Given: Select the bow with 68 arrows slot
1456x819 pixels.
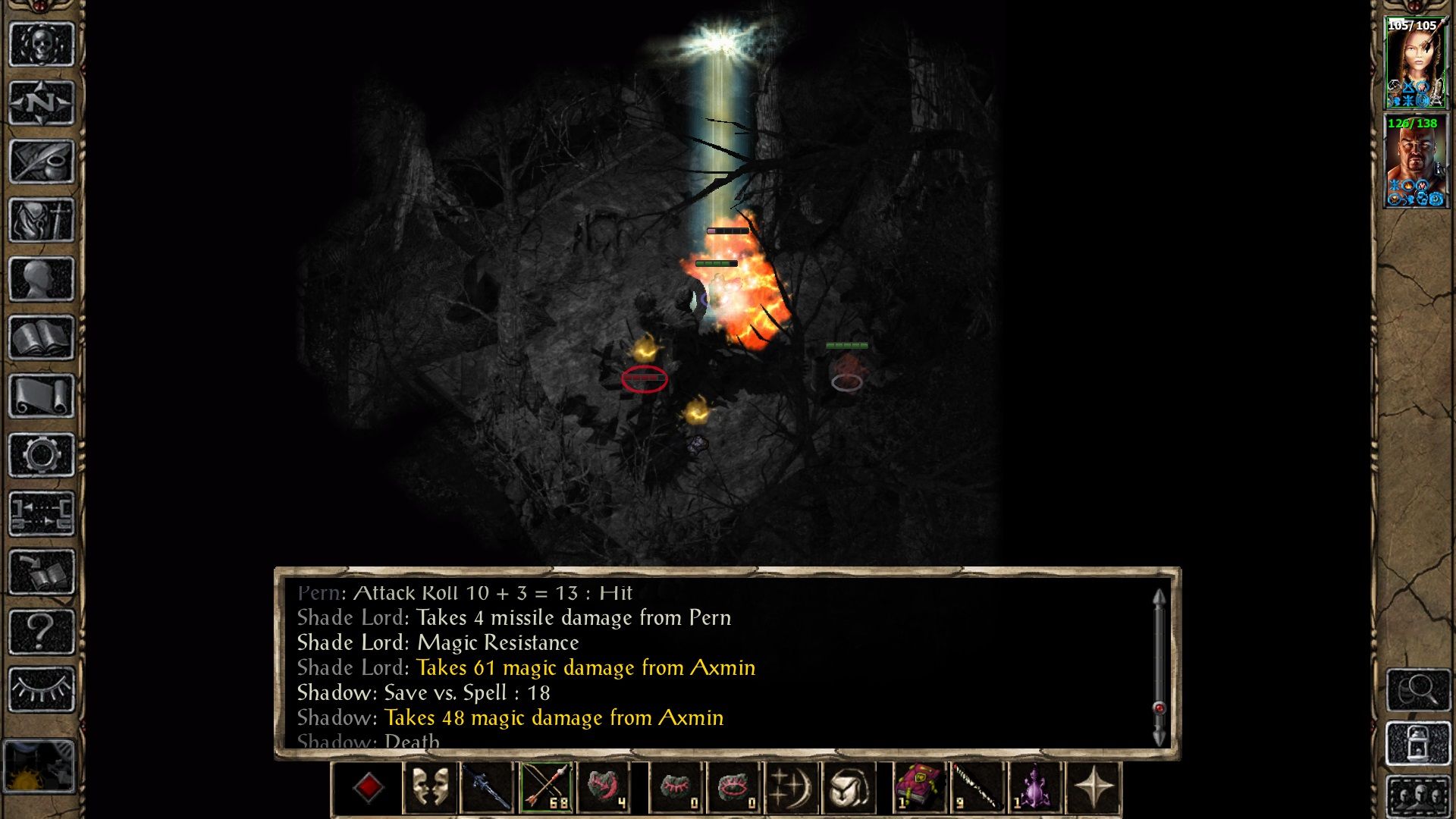Looking at the screenshot, I should click(548, 789).
